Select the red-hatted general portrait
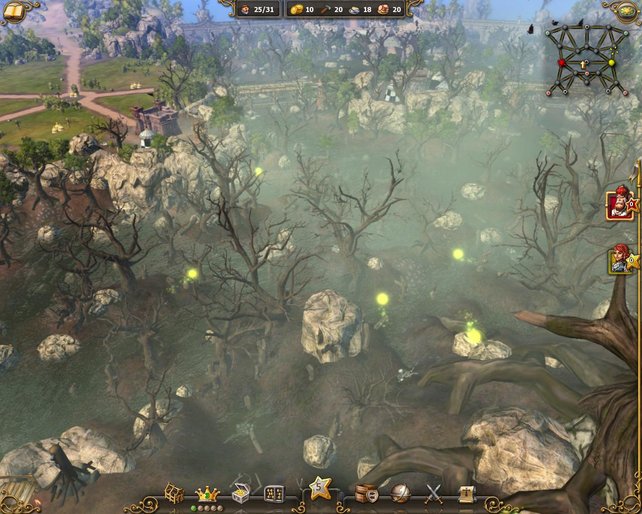642x514 pixels. coord(619,206)
